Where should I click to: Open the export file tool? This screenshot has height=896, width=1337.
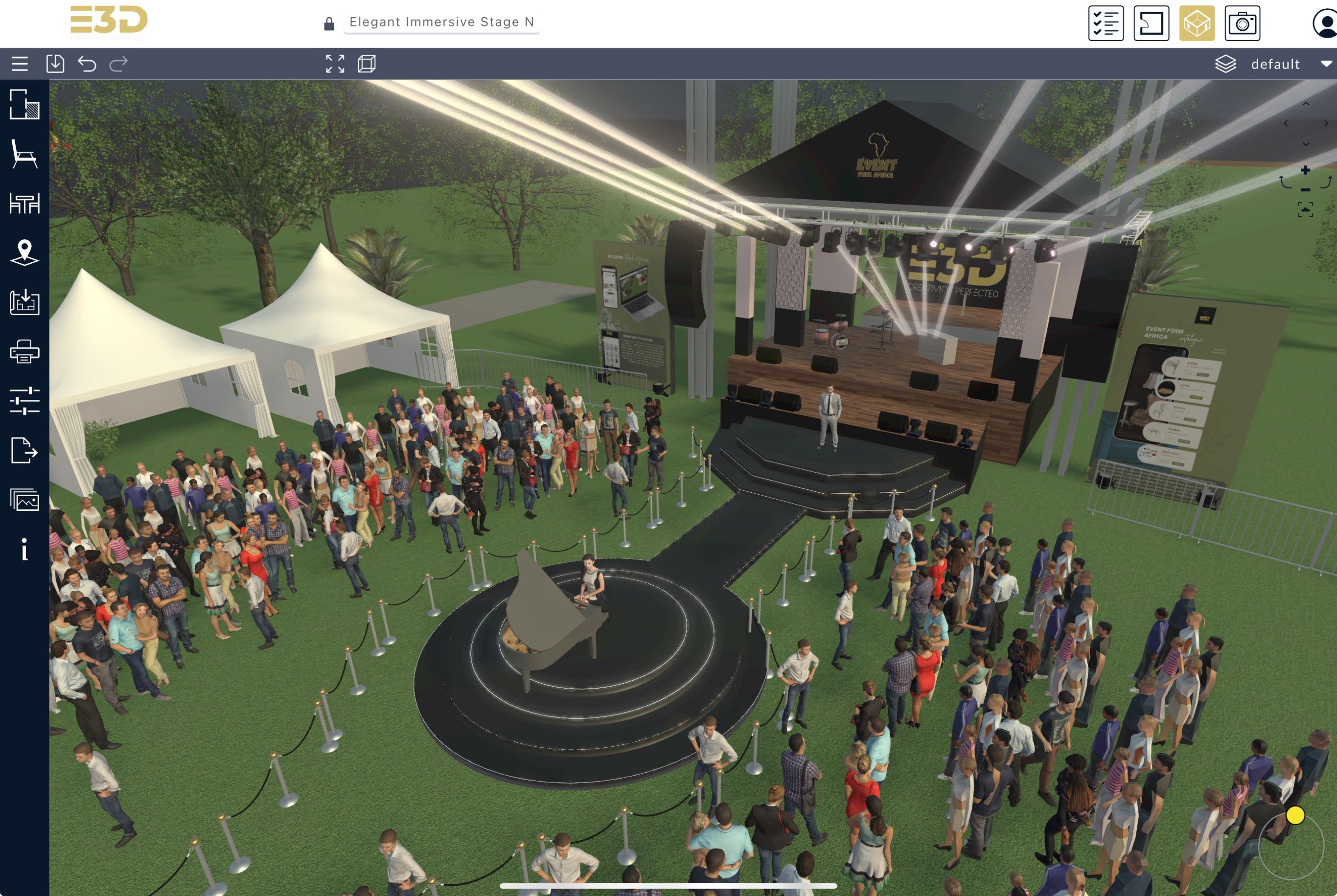(25, 451)
